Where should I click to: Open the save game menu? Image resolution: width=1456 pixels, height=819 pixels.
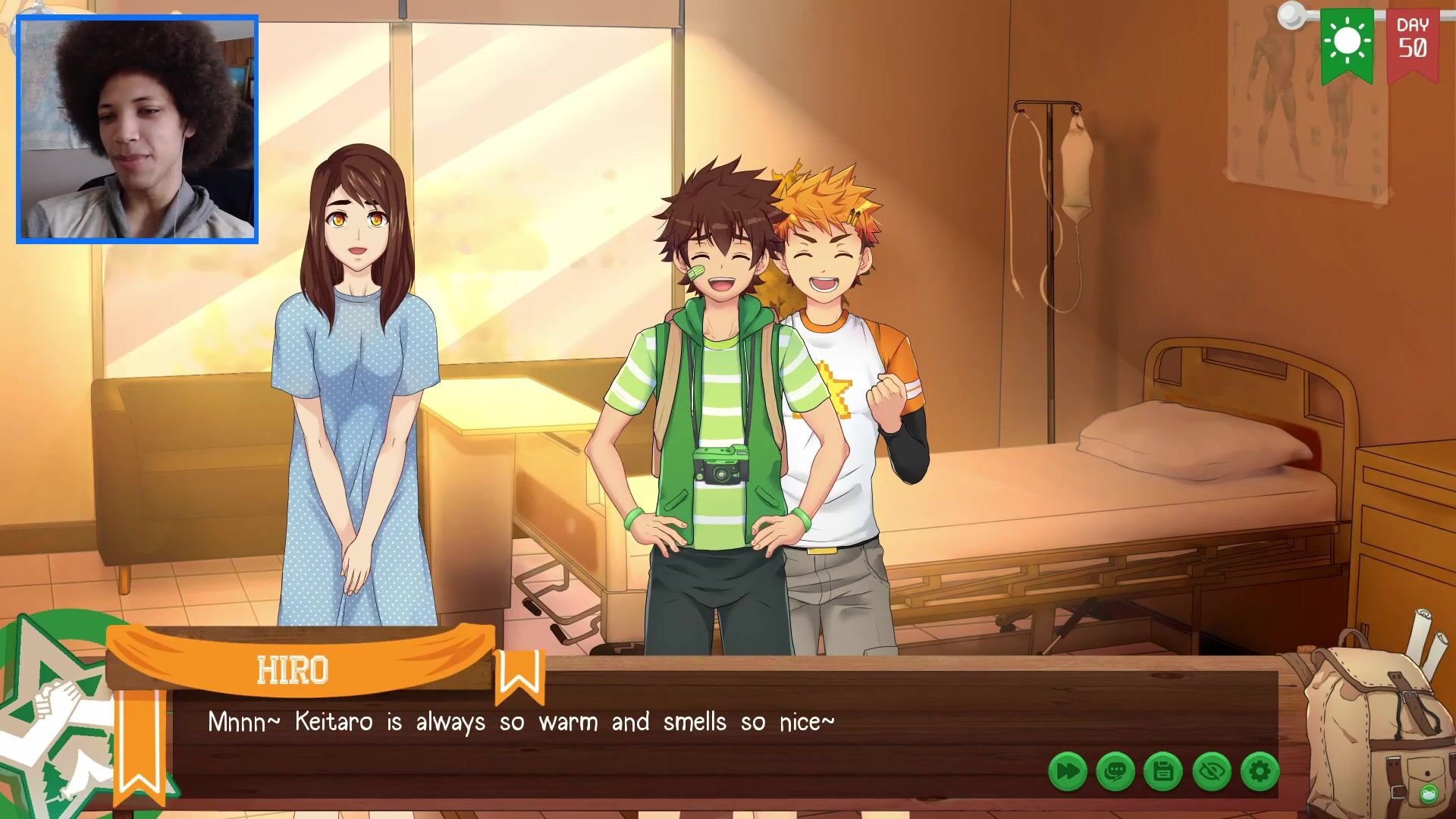[x=1163, y=772]
